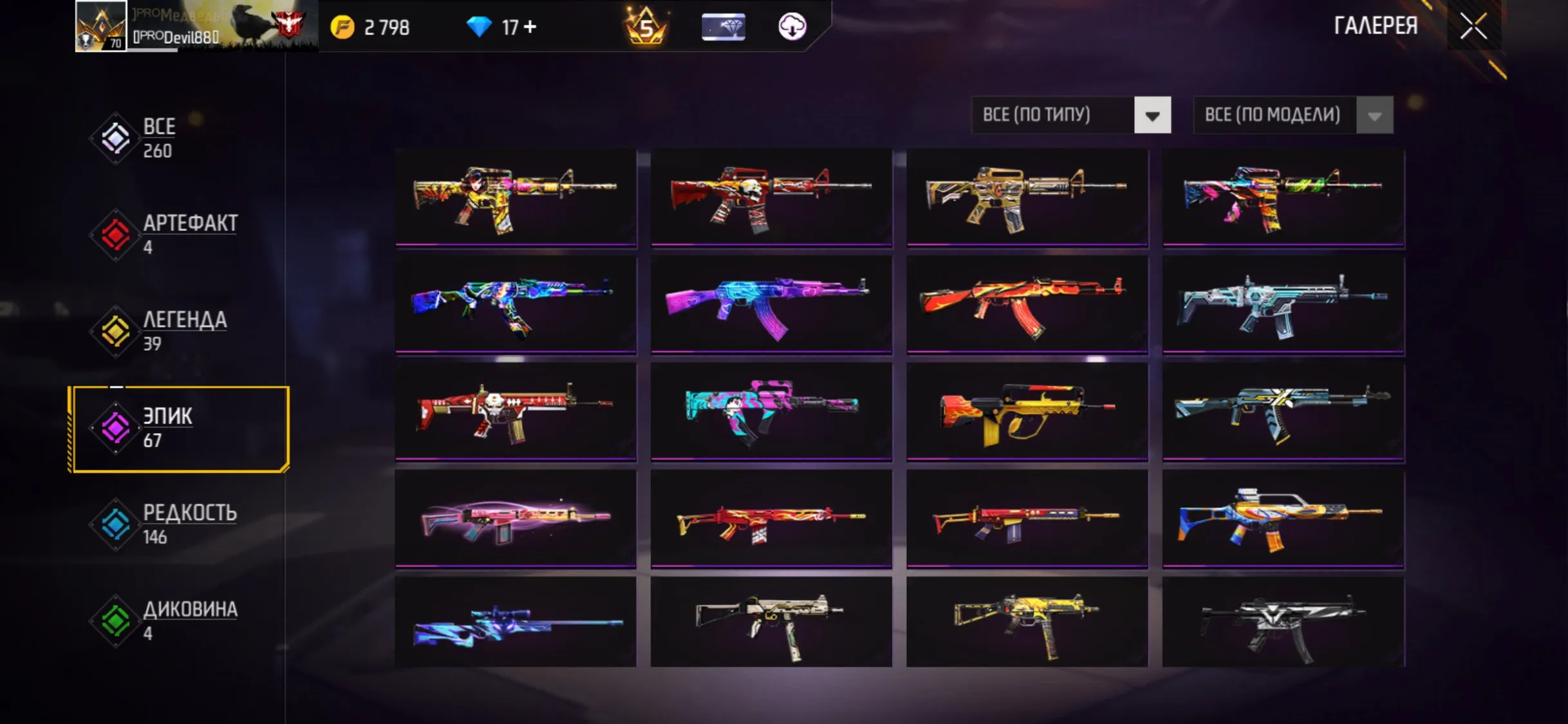1568x724 pixels.
Task: Select the gold ЛЕГЕНДА rarity icon
Action: (x=116, y=330)
